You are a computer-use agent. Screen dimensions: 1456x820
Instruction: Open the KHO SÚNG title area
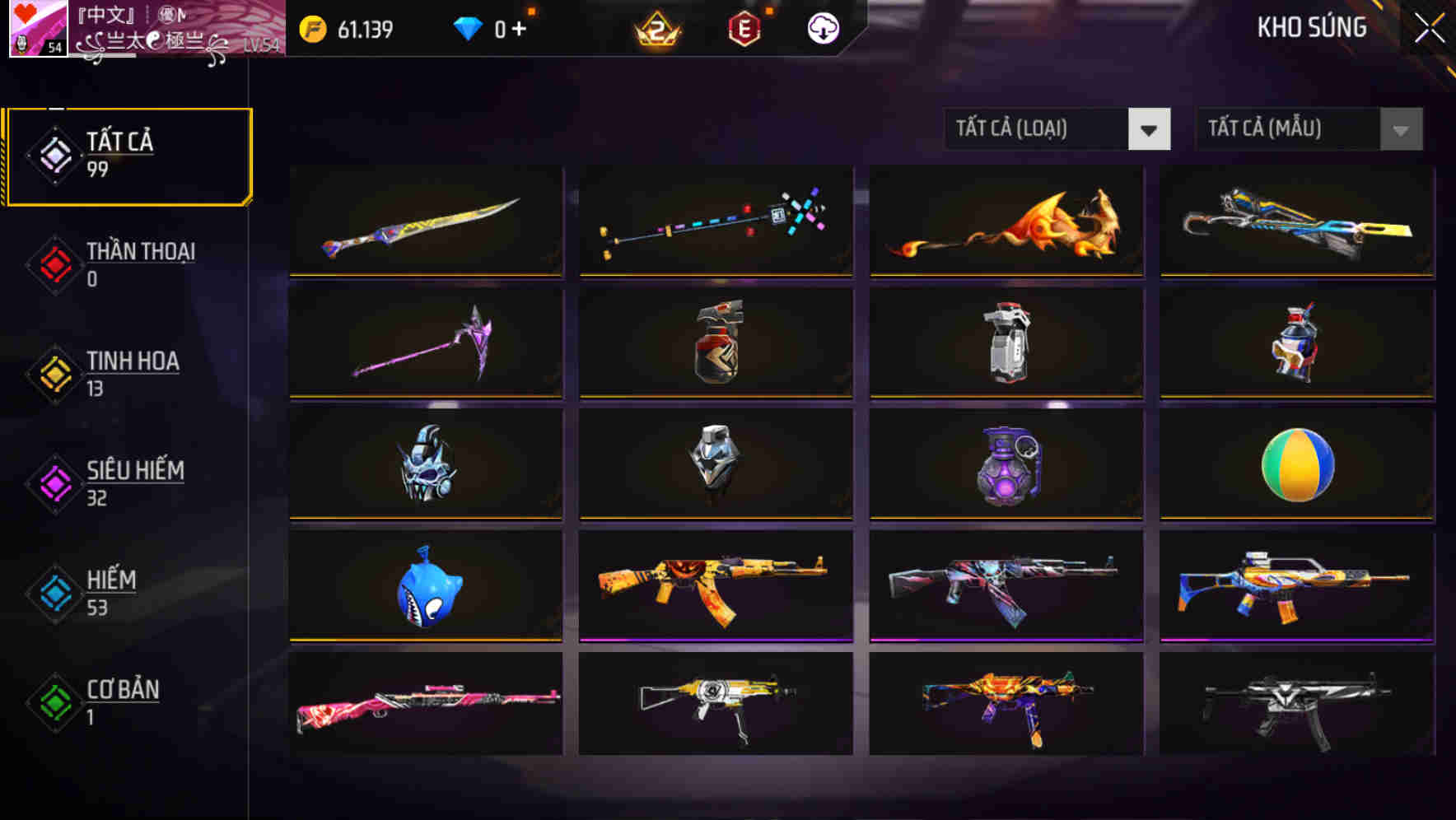coord(1312,27)
